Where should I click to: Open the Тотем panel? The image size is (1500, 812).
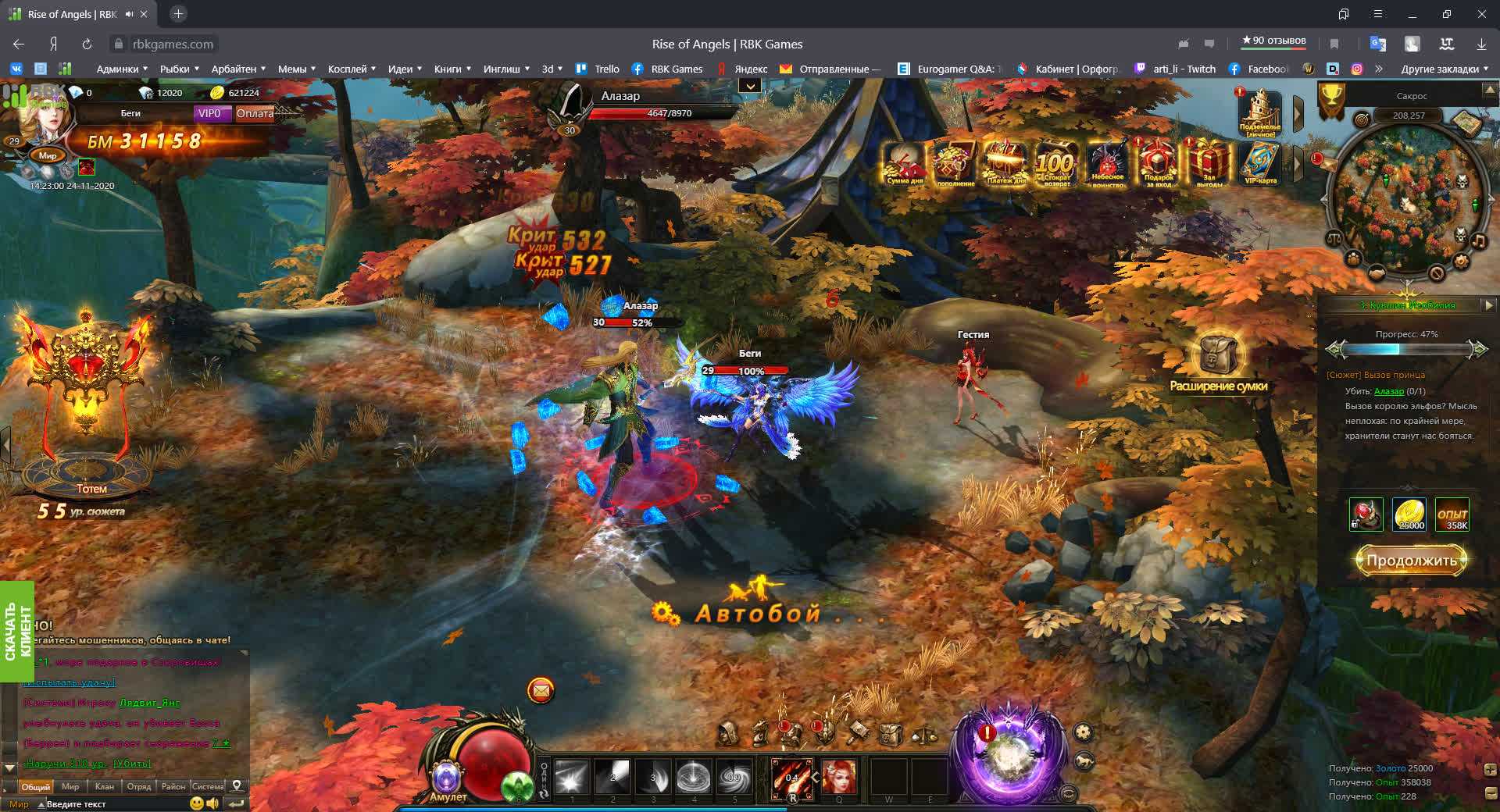(x=84, y=406)
